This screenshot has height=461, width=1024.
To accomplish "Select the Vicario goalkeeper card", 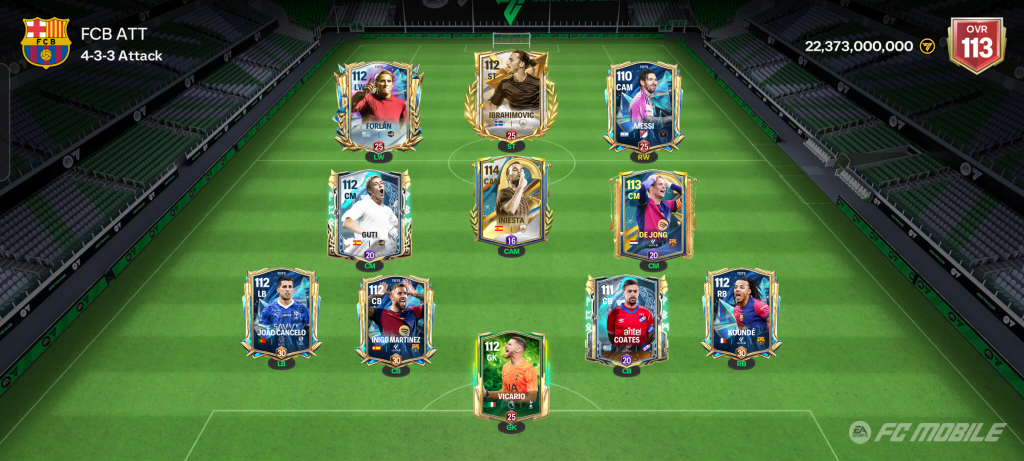I will point(510,375).
